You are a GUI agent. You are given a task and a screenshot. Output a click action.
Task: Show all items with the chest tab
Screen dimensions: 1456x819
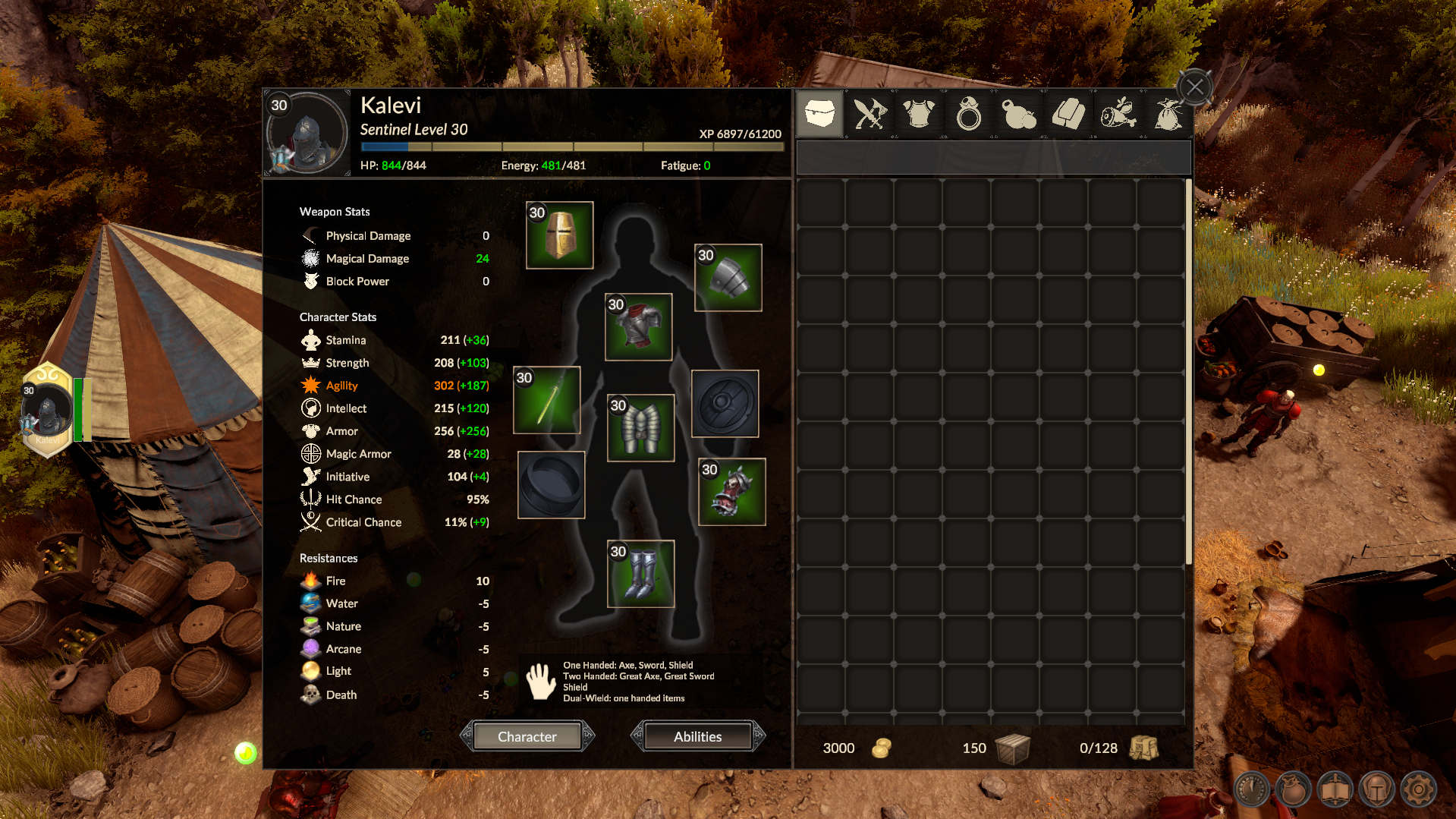point(820,114)
